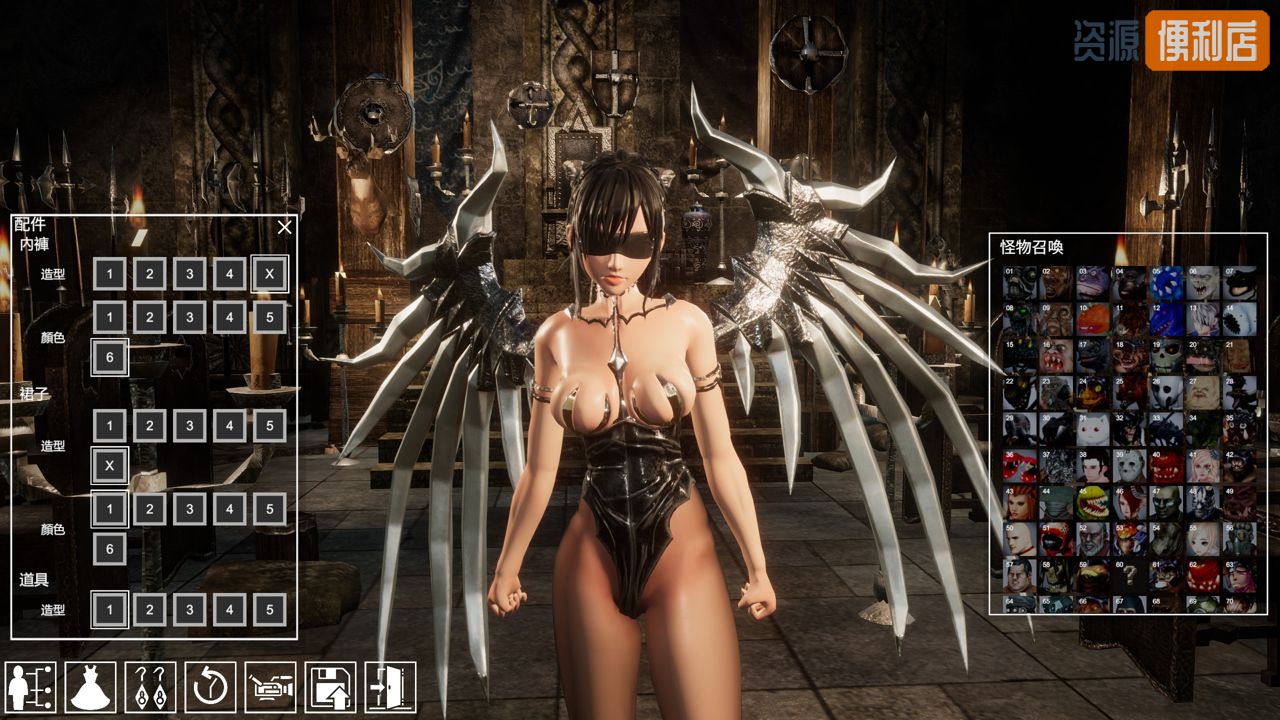Choose color 6 for the skirt
1280x720 pixels.
tap(110, 549)
